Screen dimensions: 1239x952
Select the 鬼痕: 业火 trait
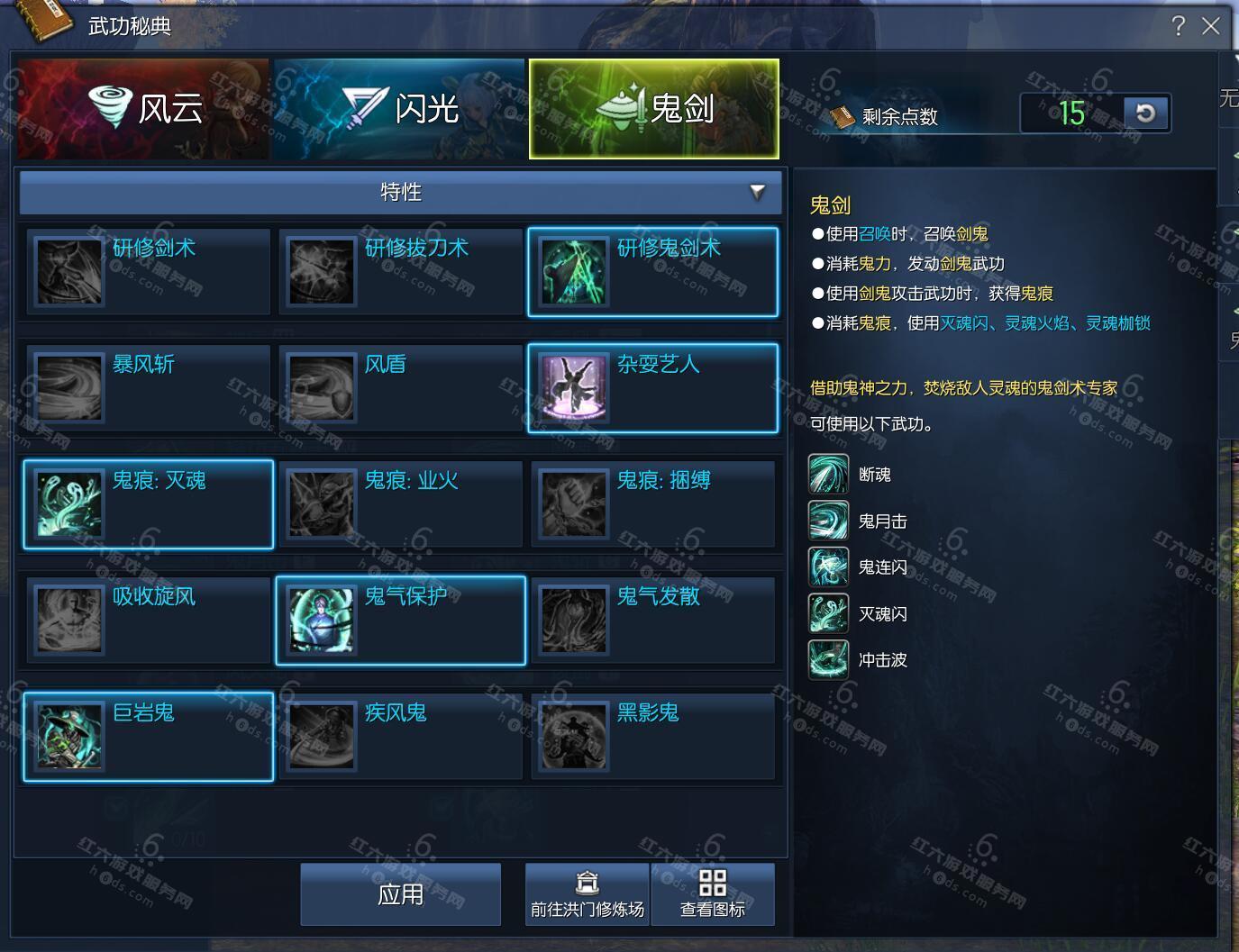(x=401, y=503)
